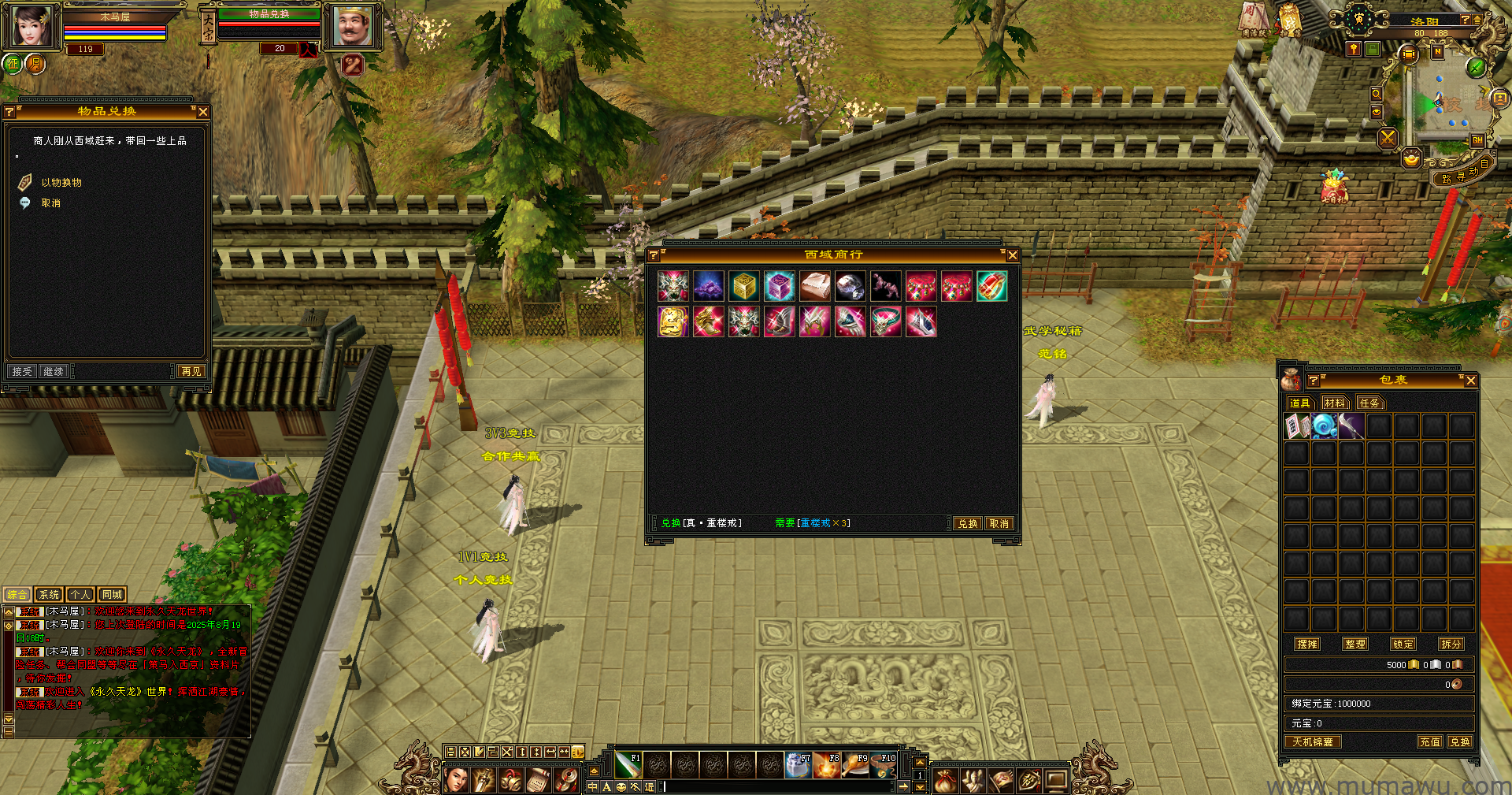1512x795 pixels.
Task: Open a stall with the 摆摊 button
Action: point(1307,644)
